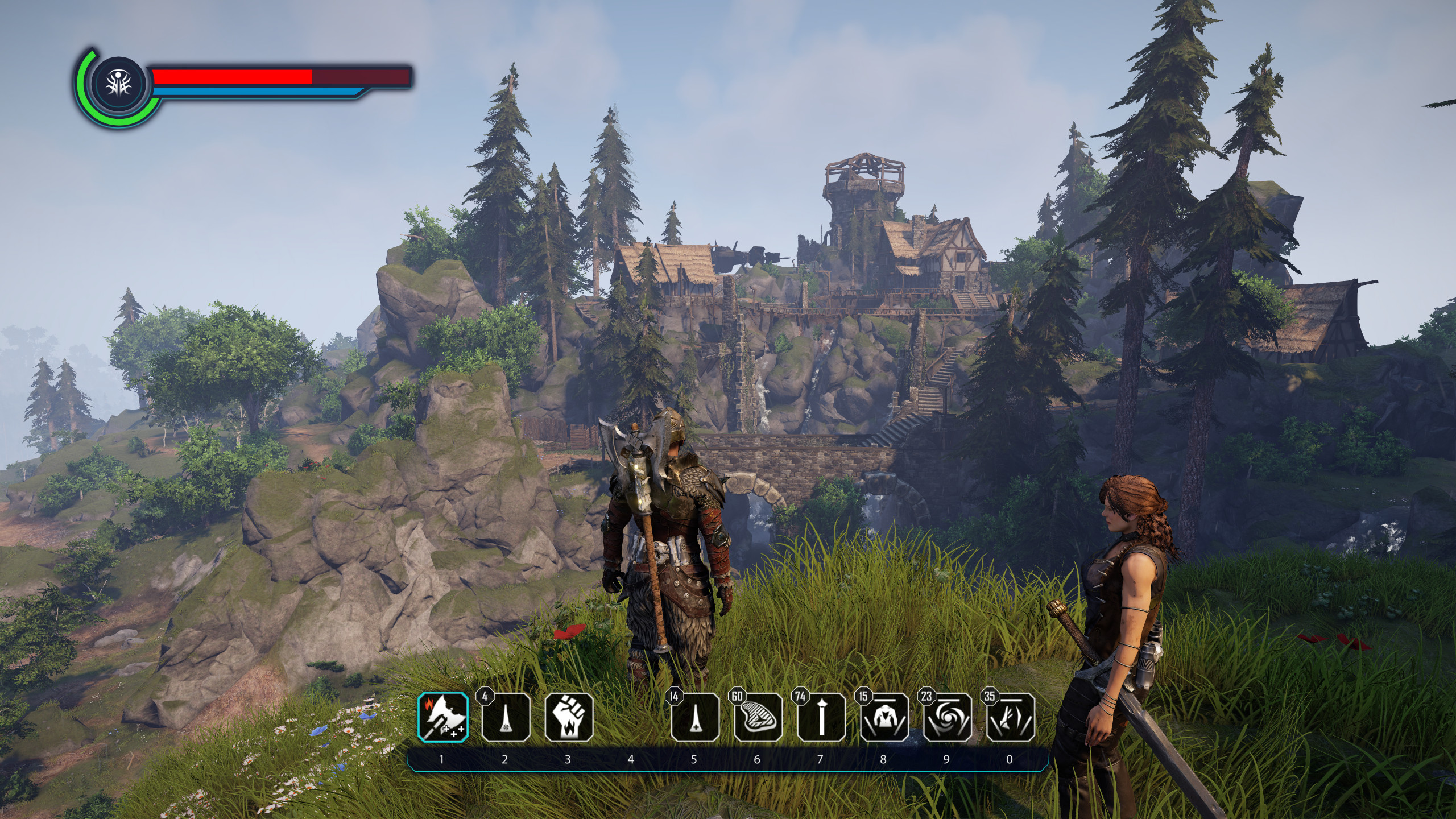Use the potion flask with count 4
Screen dimensions: 1456x819
[x=506, y=717]
